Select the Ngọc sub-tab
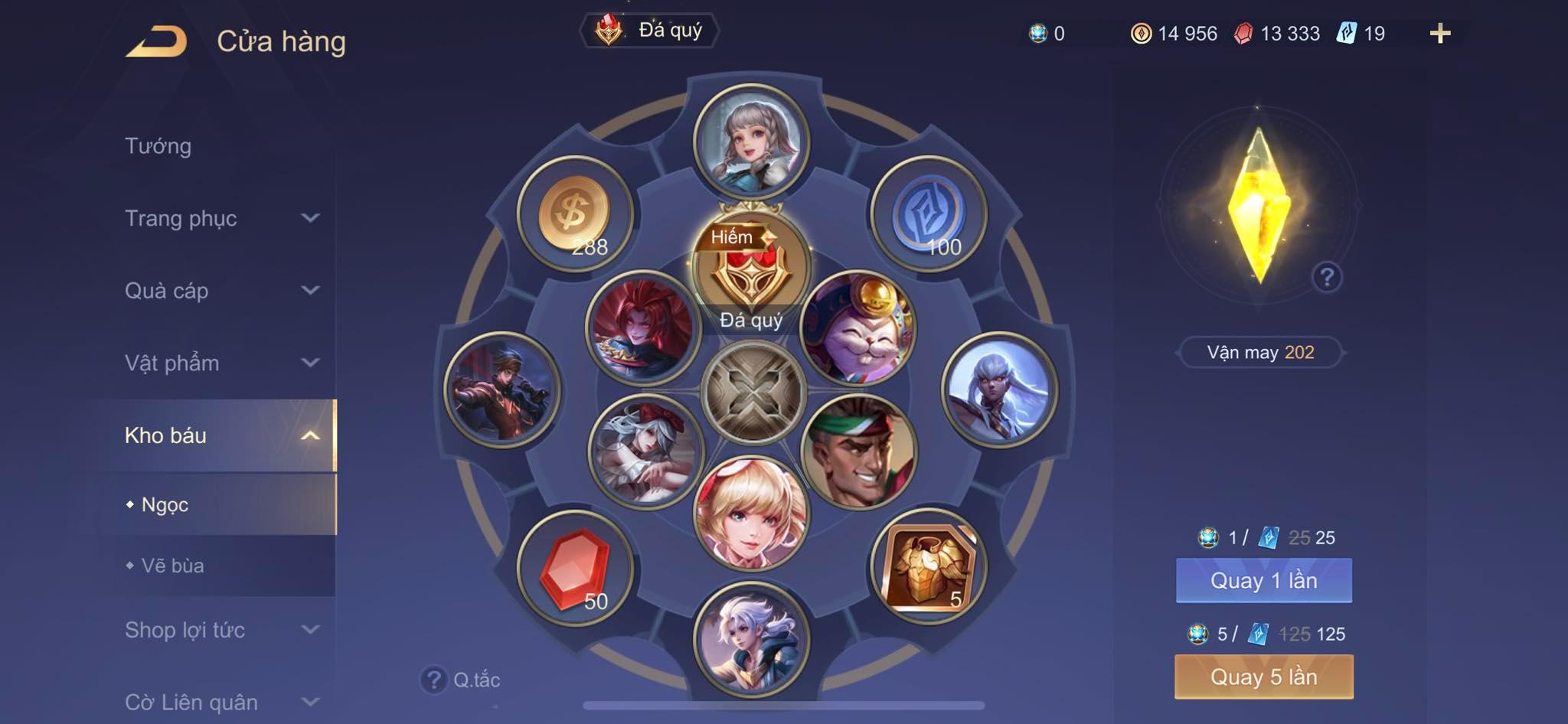The image size is (1568, 724). [x=165, y=505]
